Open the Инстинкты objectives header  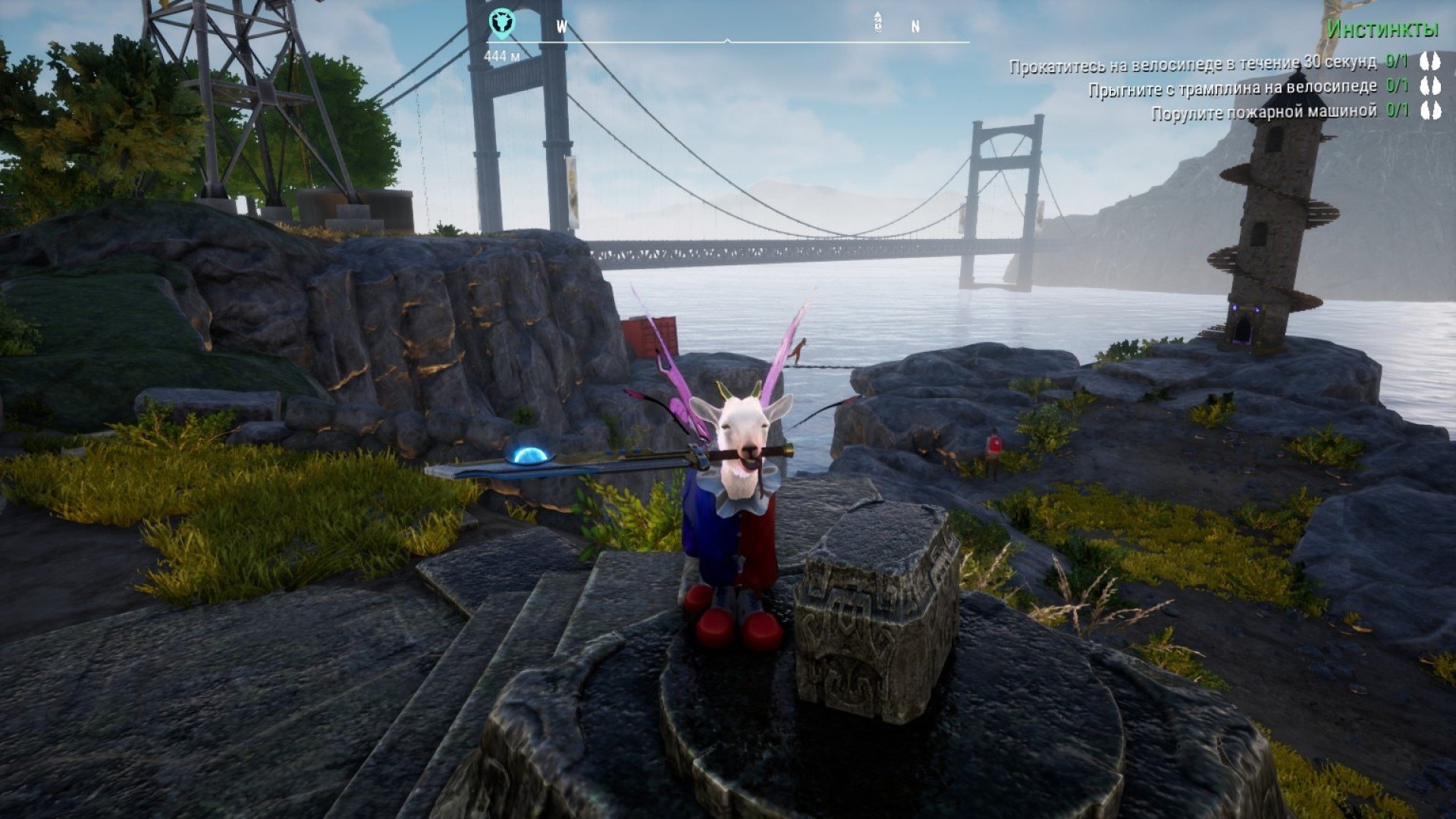coord(1382,30)
